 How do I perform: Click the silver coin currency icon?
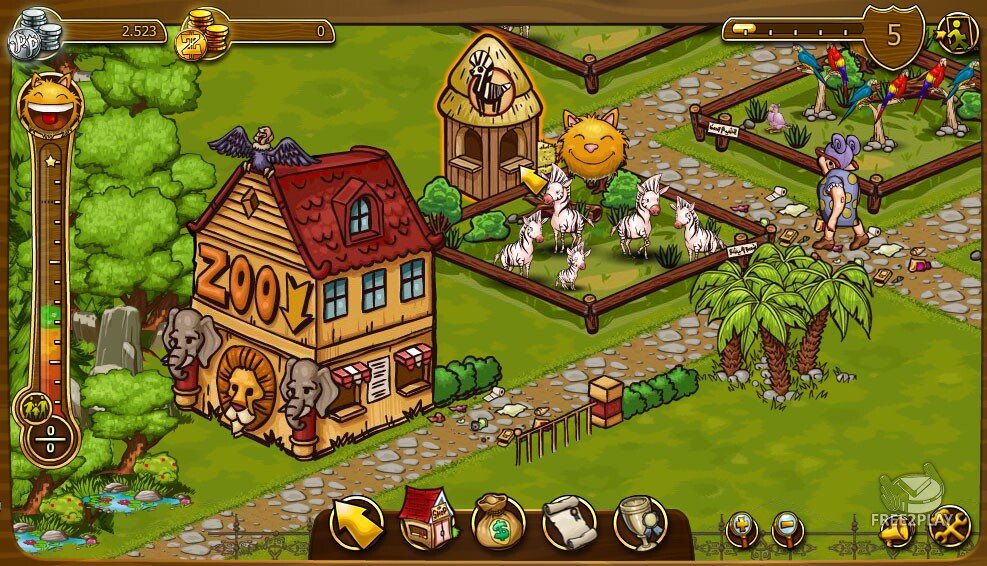(x=35, y=37)
